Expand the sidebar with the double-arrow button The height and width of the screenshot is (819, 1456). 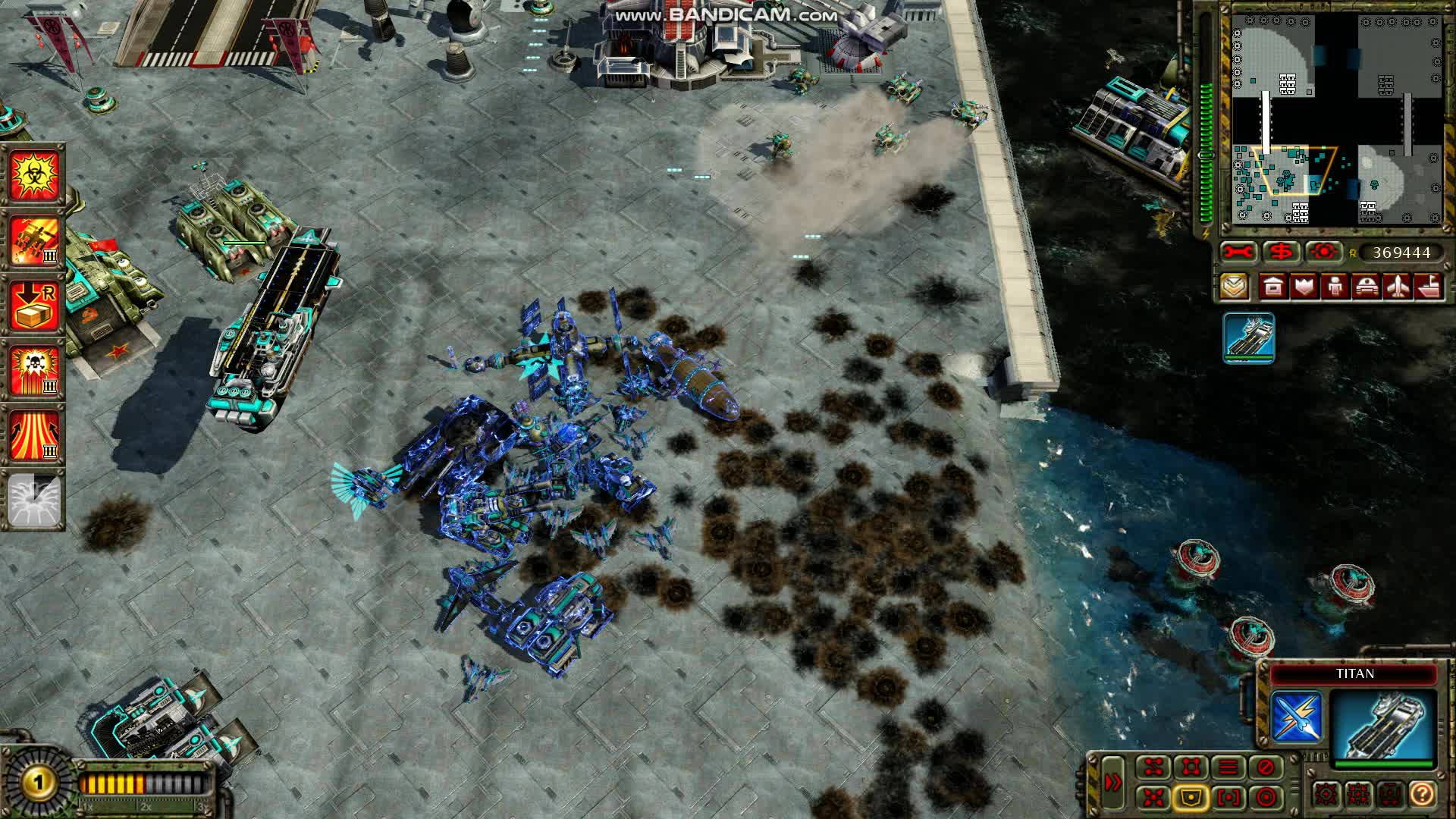coord(1112,781)
